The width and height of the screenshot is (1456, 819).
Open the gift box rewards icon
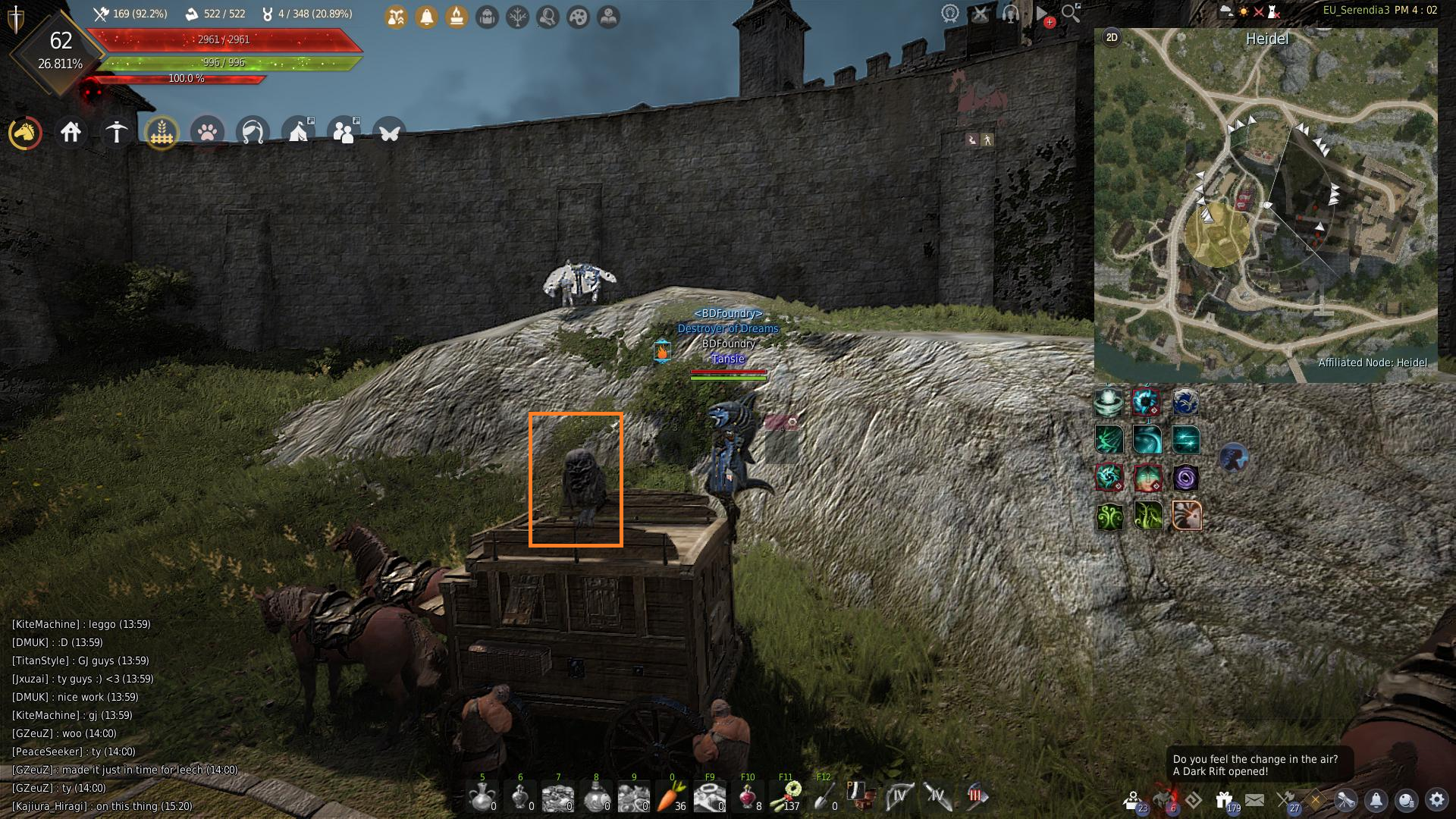pos(1223,799)
